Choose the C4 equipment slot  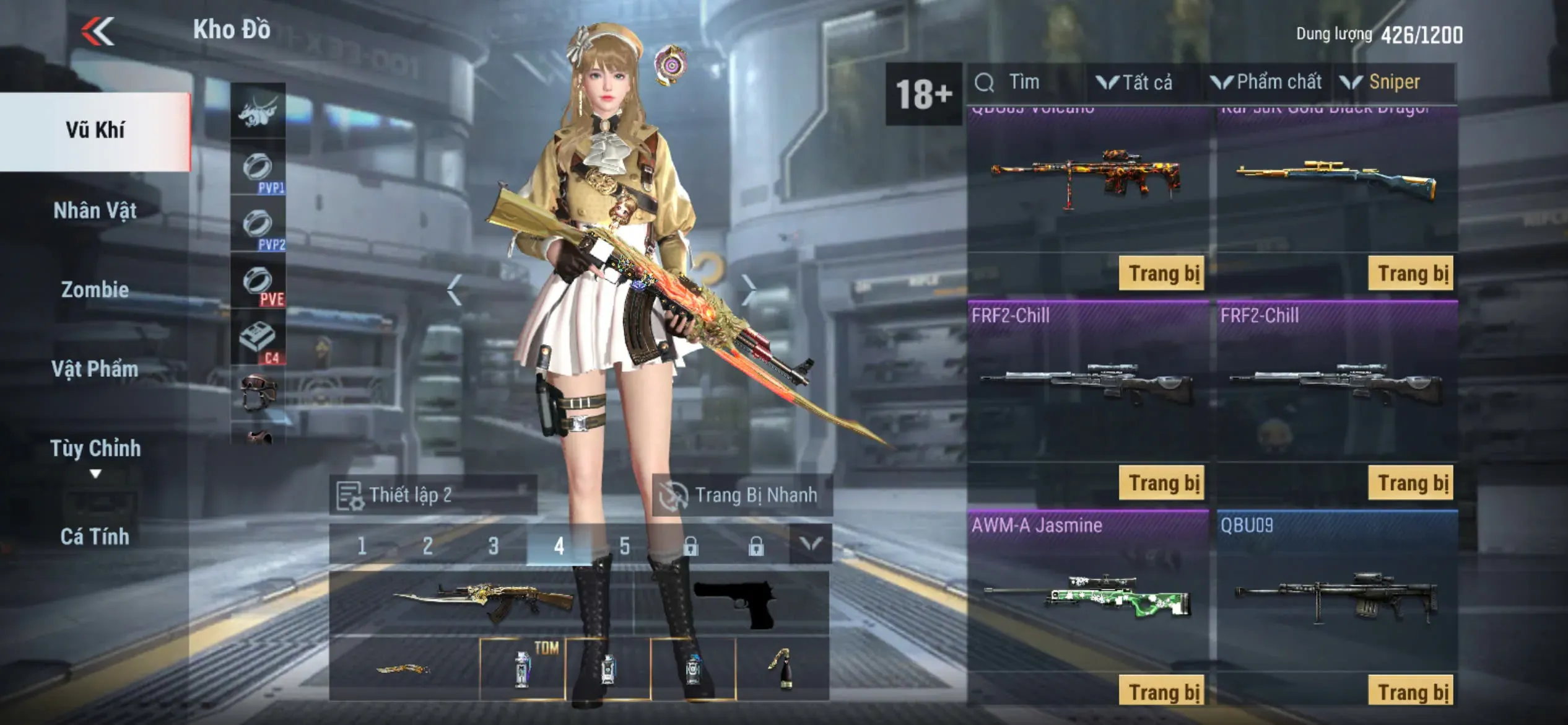[258, 340]
